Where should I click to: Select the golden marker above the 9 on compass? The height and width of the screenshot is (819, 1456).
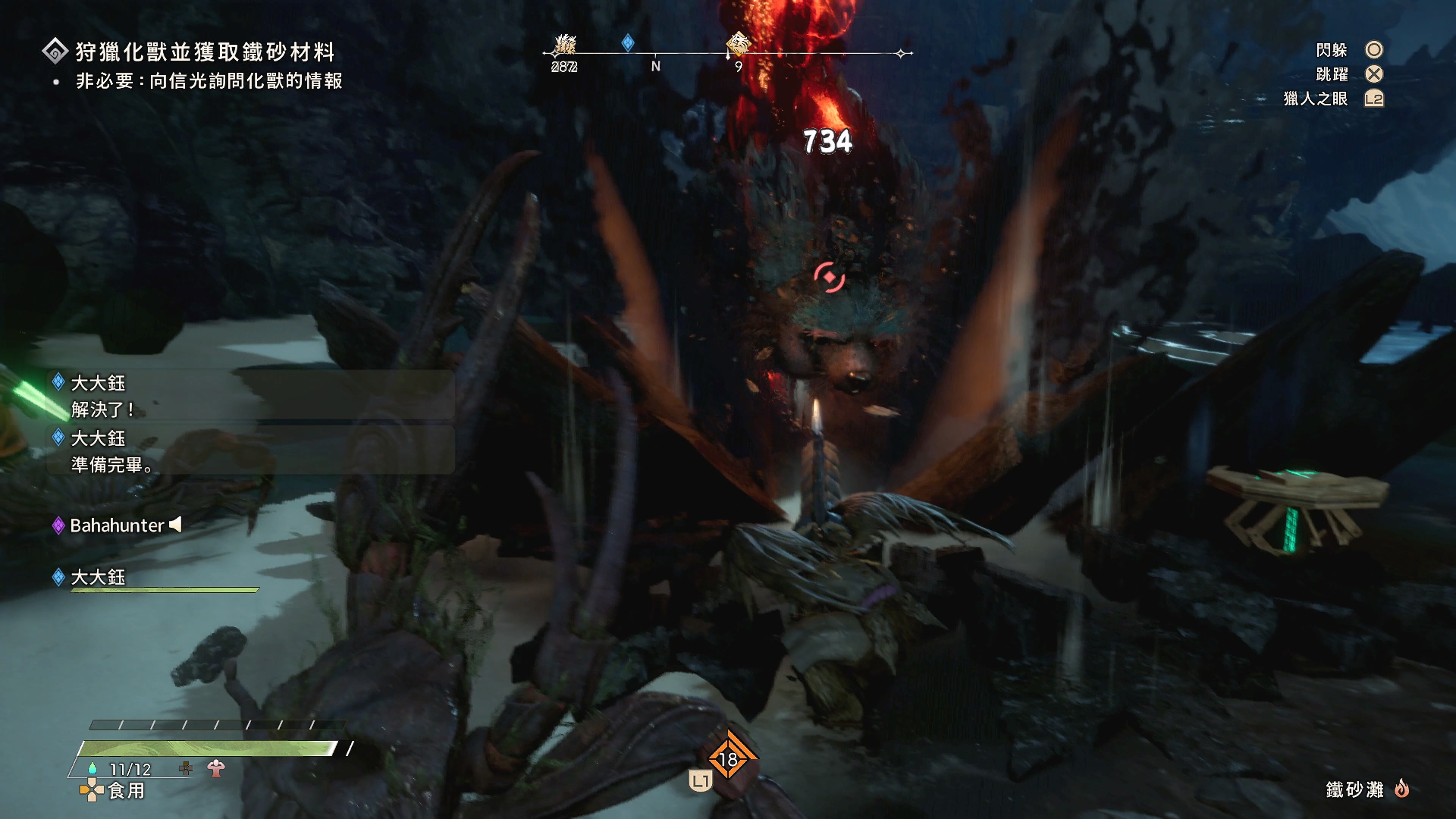click(737, 44)
